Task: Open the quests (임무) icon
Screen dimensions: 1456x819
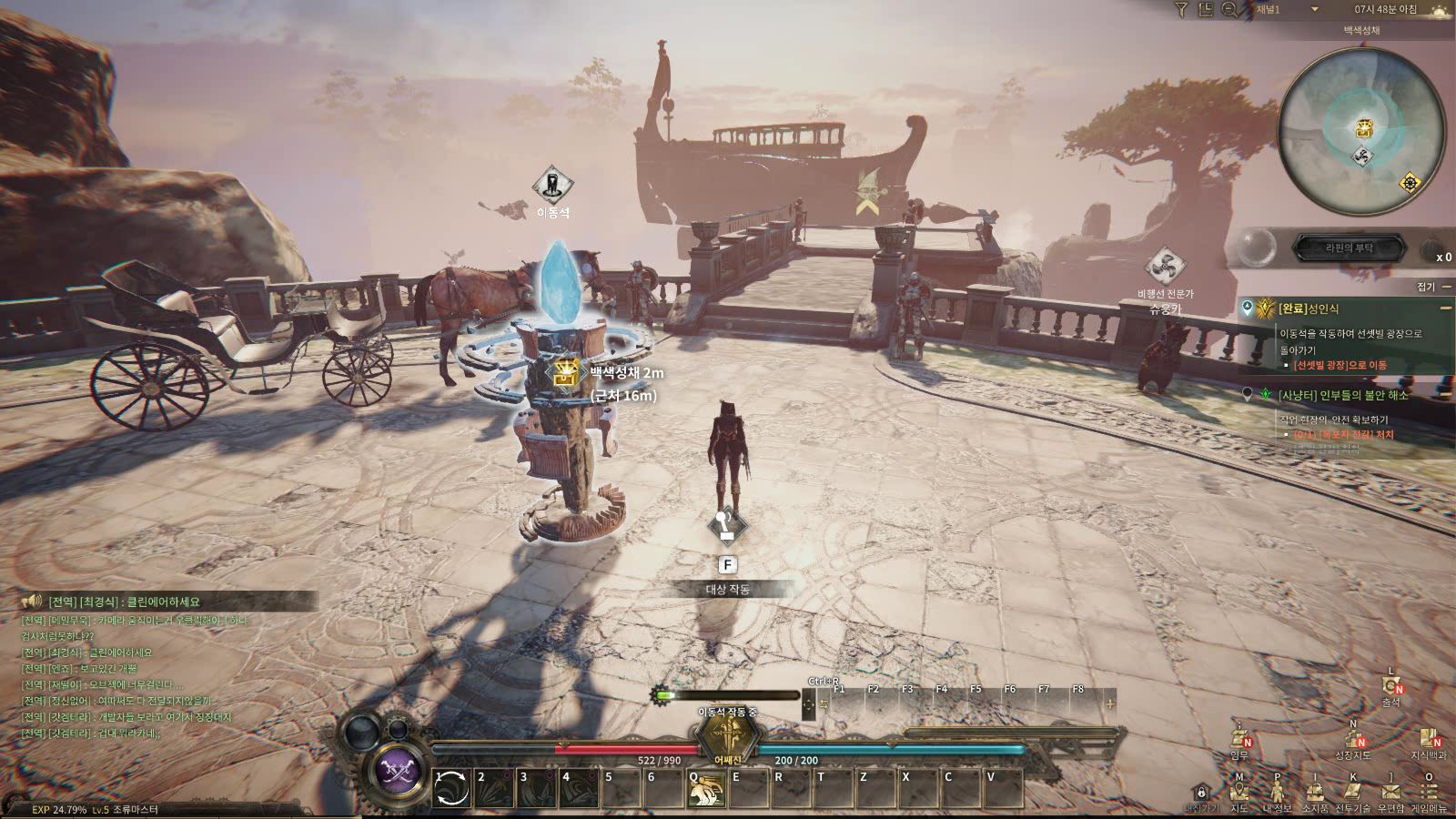Action: (1239, 738)
